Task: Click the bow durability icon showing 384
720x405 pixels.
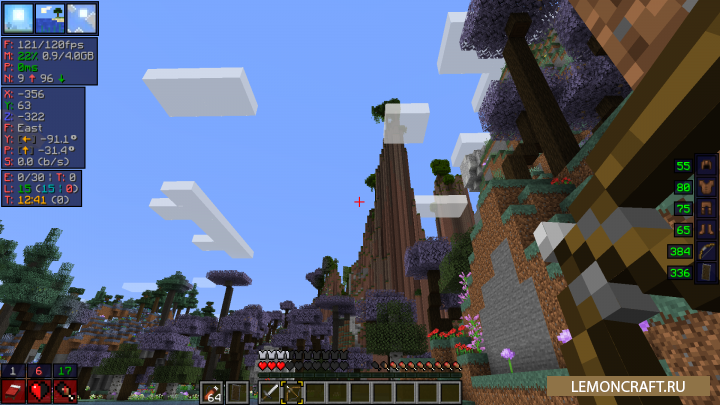Action: click(708, 251)
